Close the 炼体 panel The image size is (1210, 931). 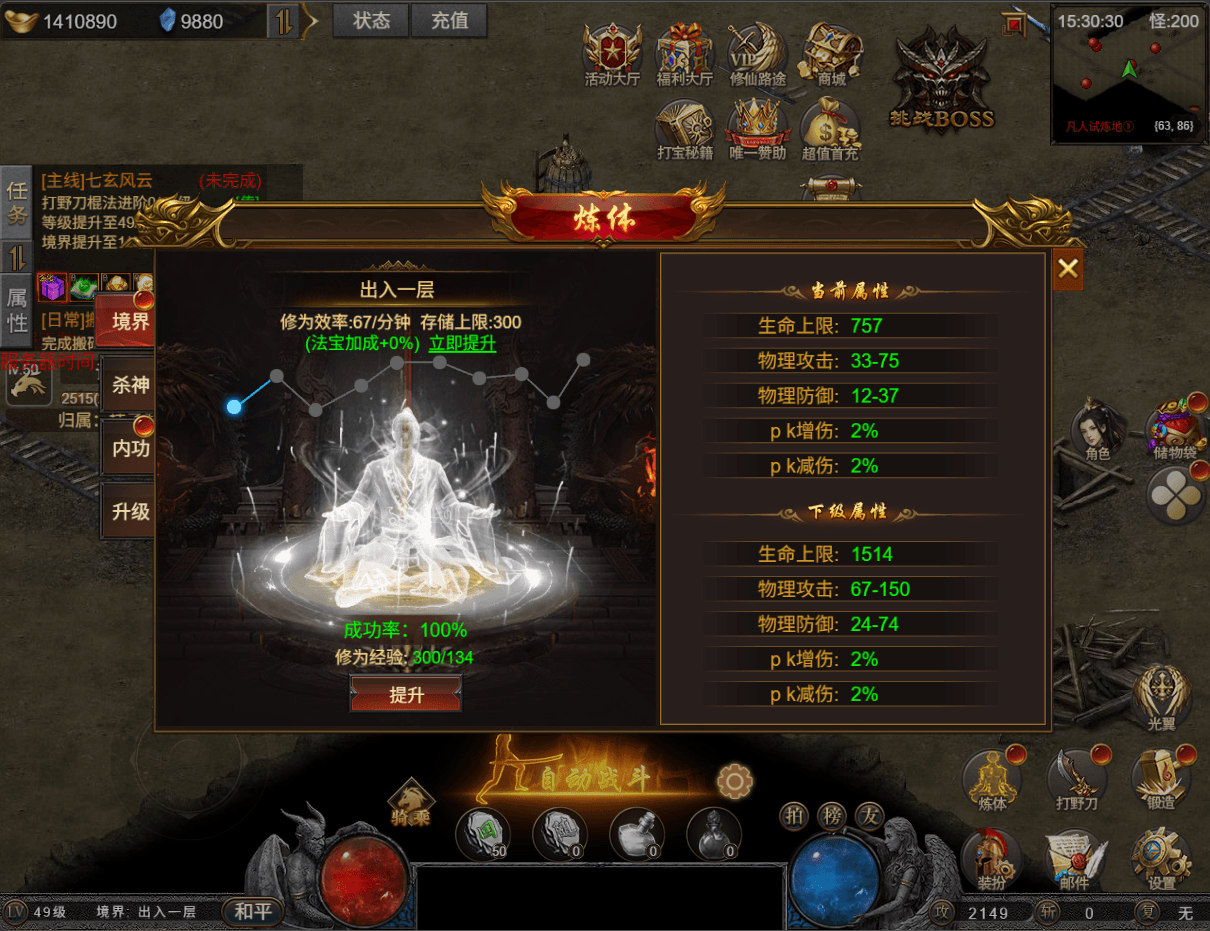tap(1068, 268)
